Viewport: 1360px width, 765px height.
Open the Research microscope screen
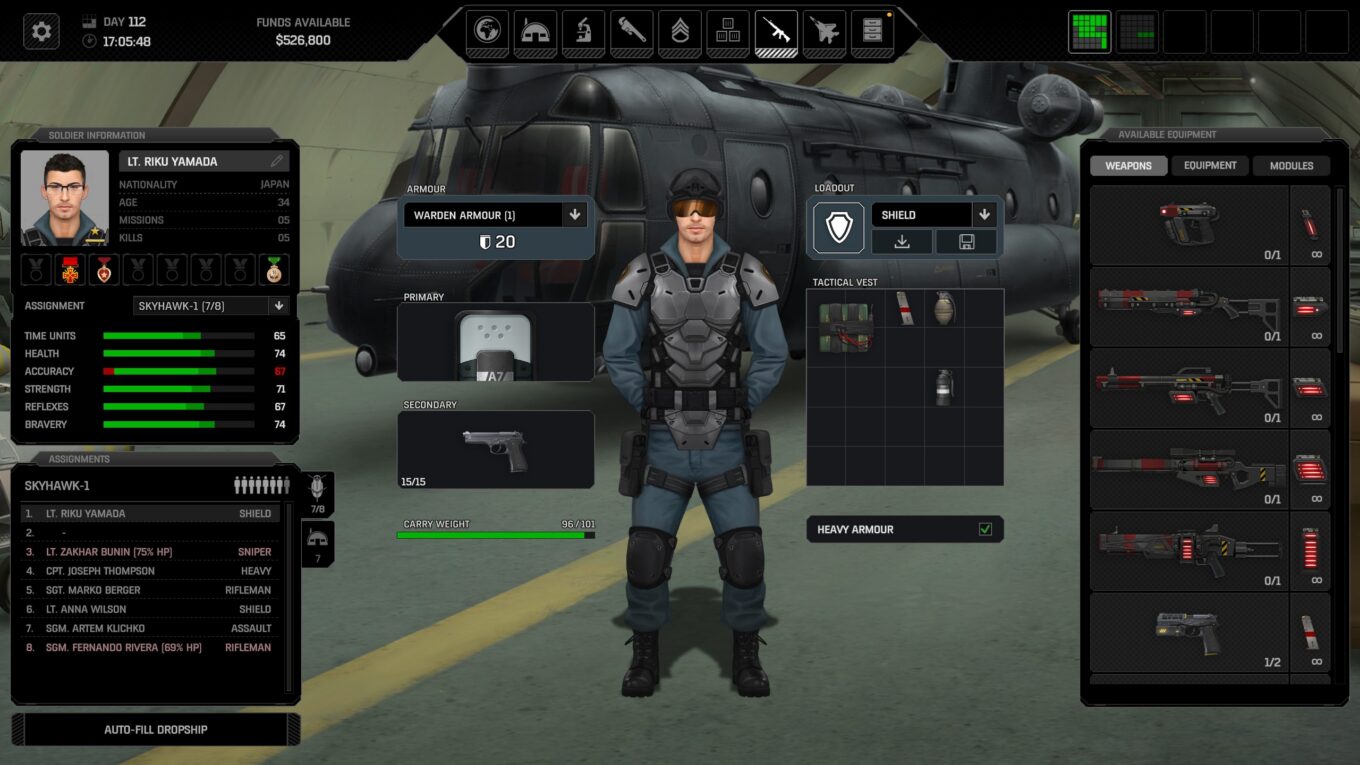click(583, 31)
